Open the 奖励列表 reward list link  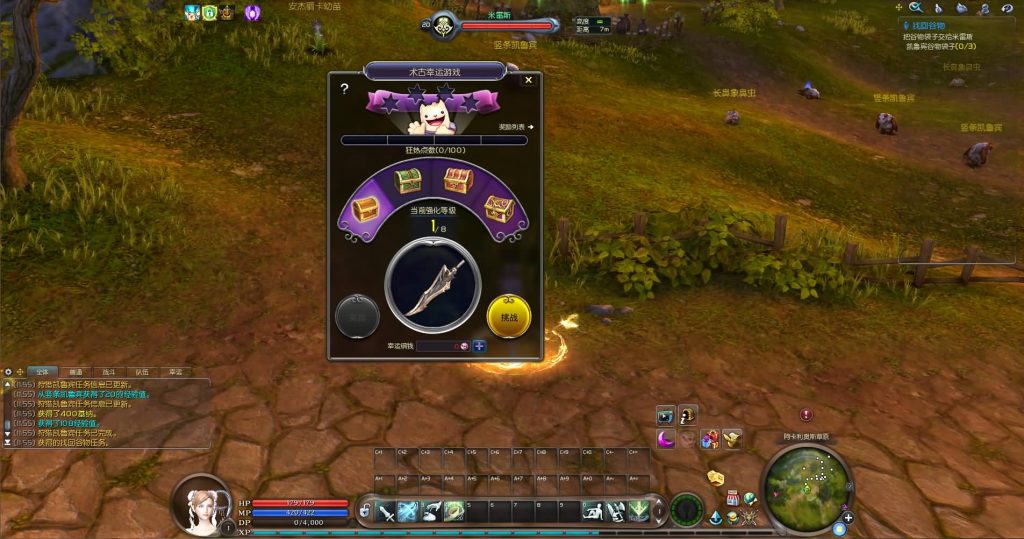click(516, 127)
